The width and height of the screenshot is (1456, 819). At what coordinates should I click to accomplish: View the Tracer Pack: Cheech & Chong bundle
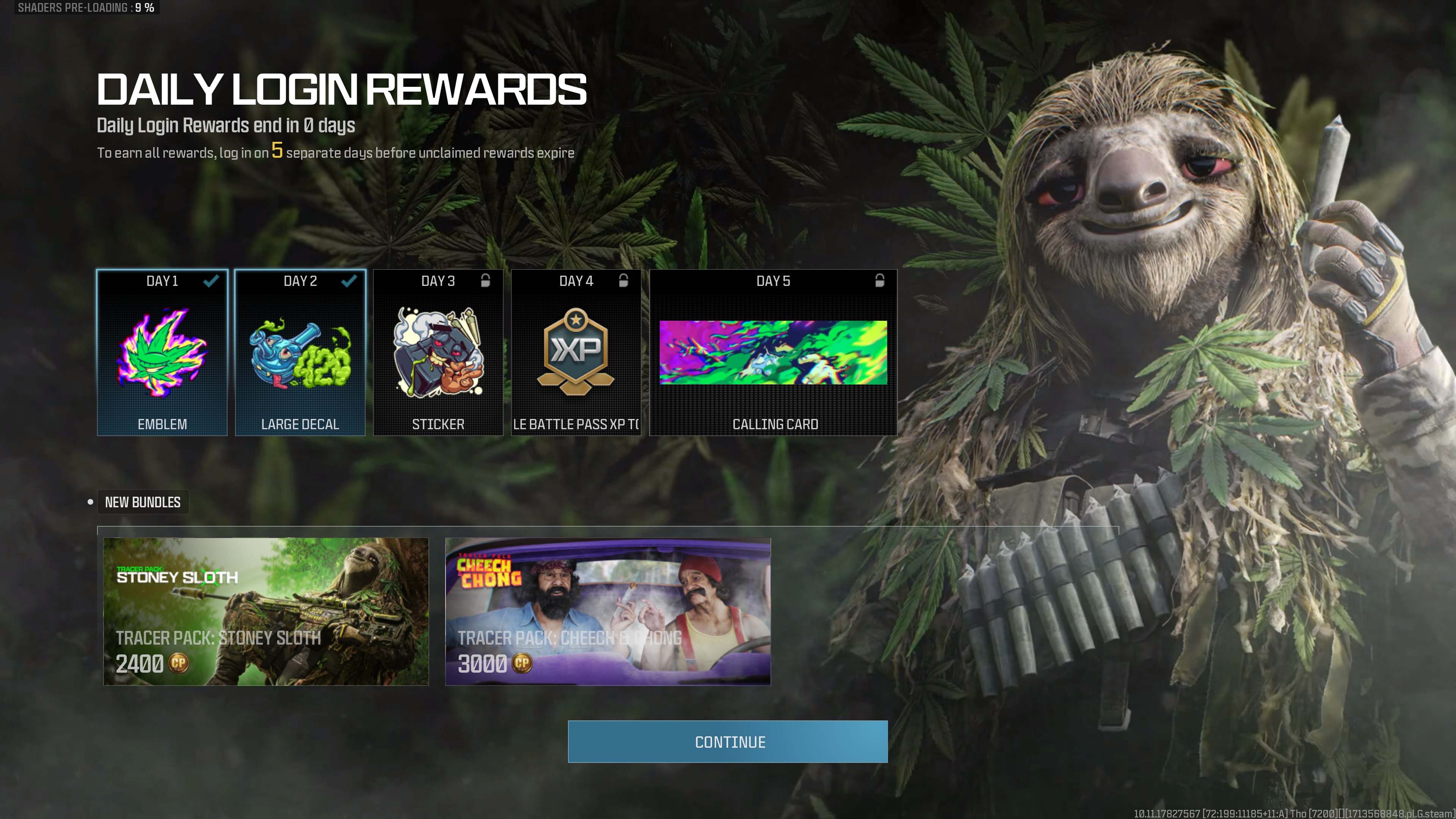607,612
